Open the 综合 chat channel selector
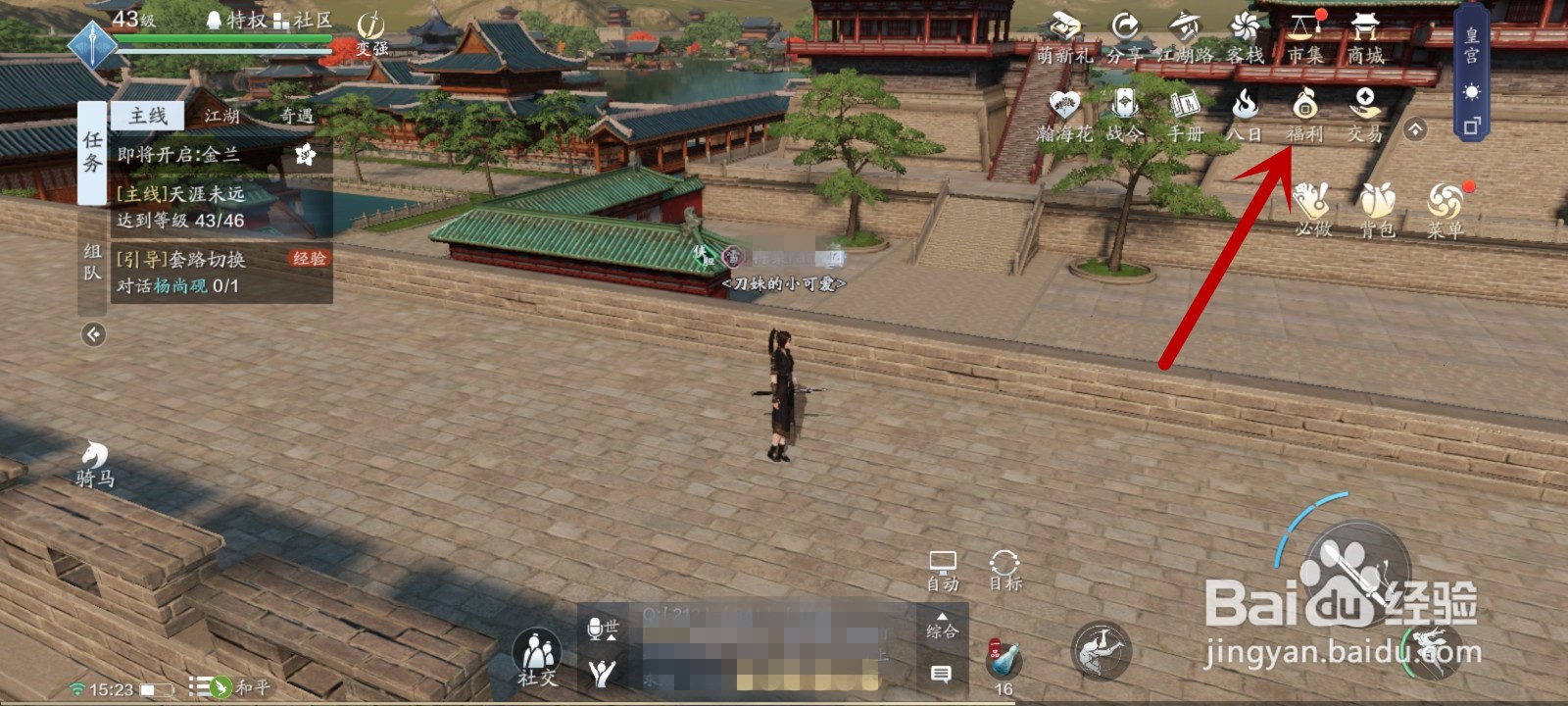1568x706 pixels. coord(942,632)
